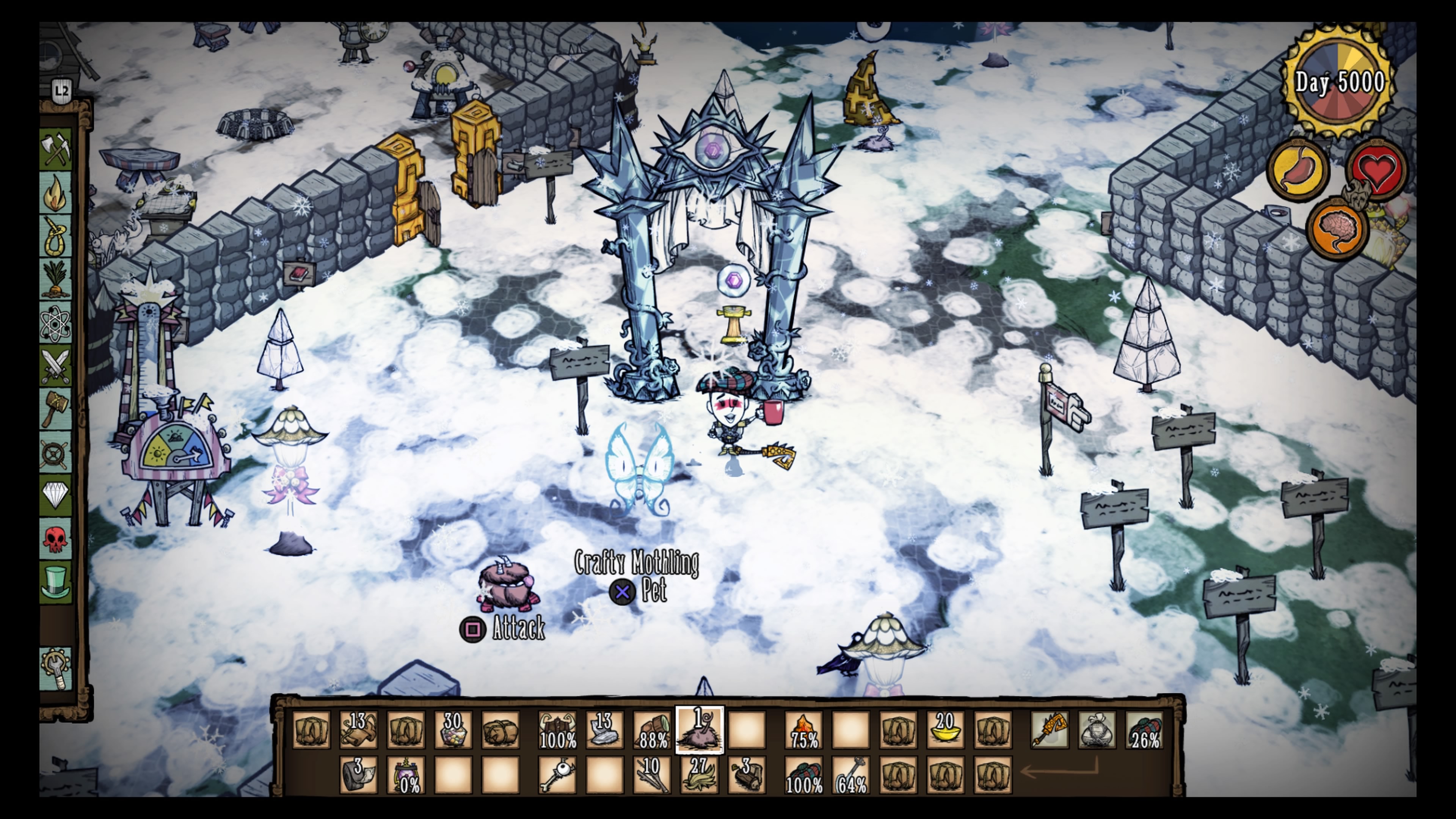Image resolution: width=1456 pixels, height=819 pixels.
Task: Select the highlighted fleshy bulb item slot
Action: click(x=699, y=730)
